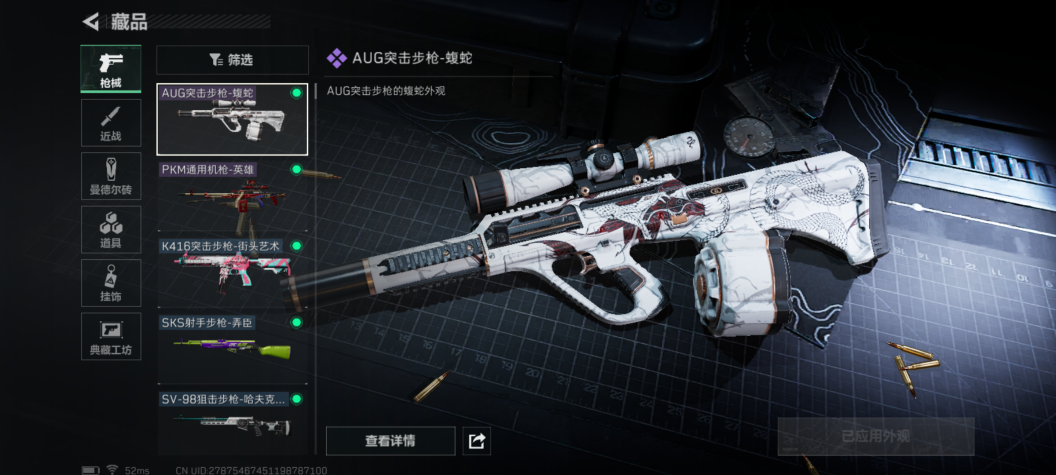Click the 已应用外观 applied skin button

875,437
